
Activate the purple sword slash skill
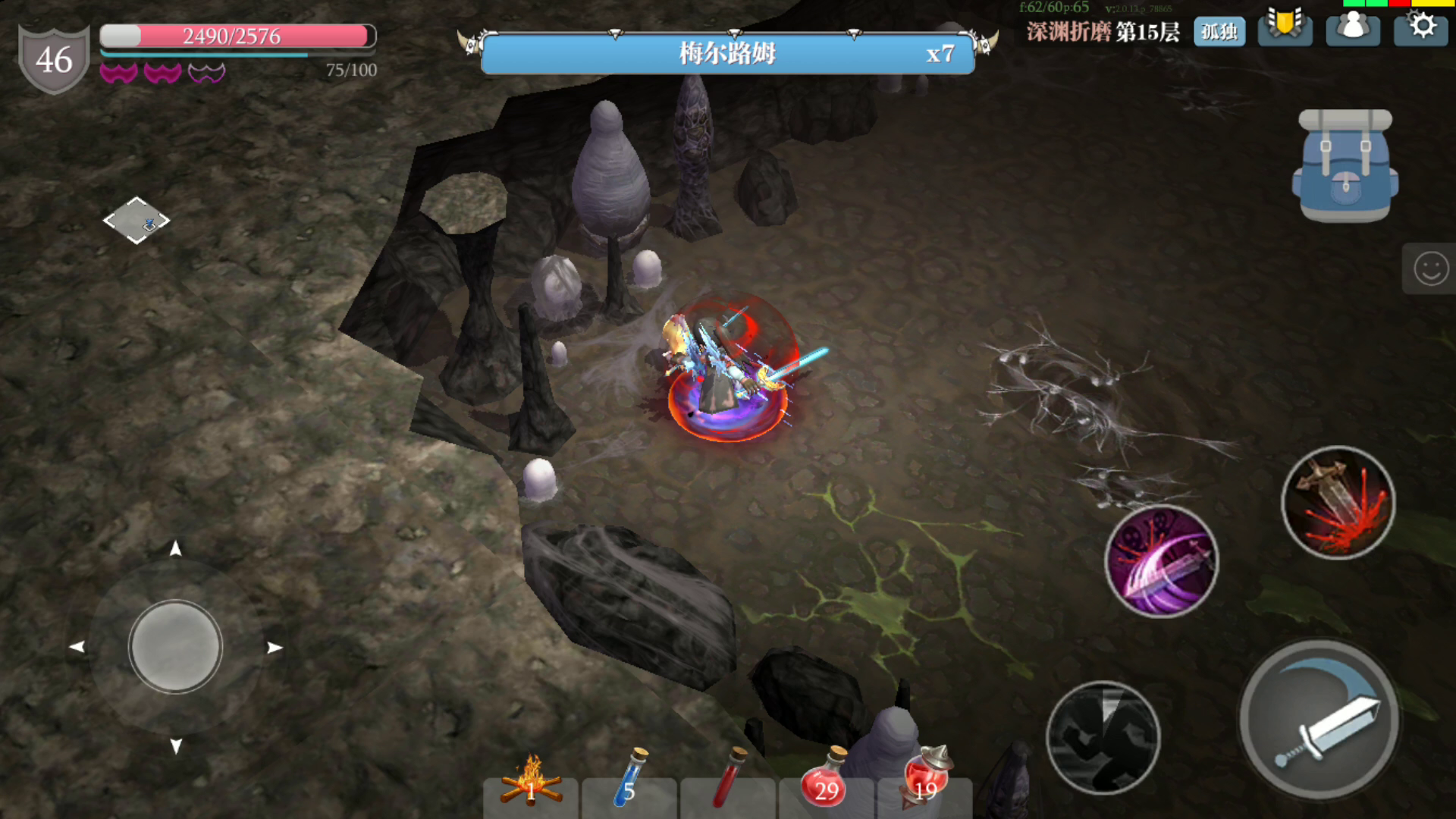click(1161, 561)
